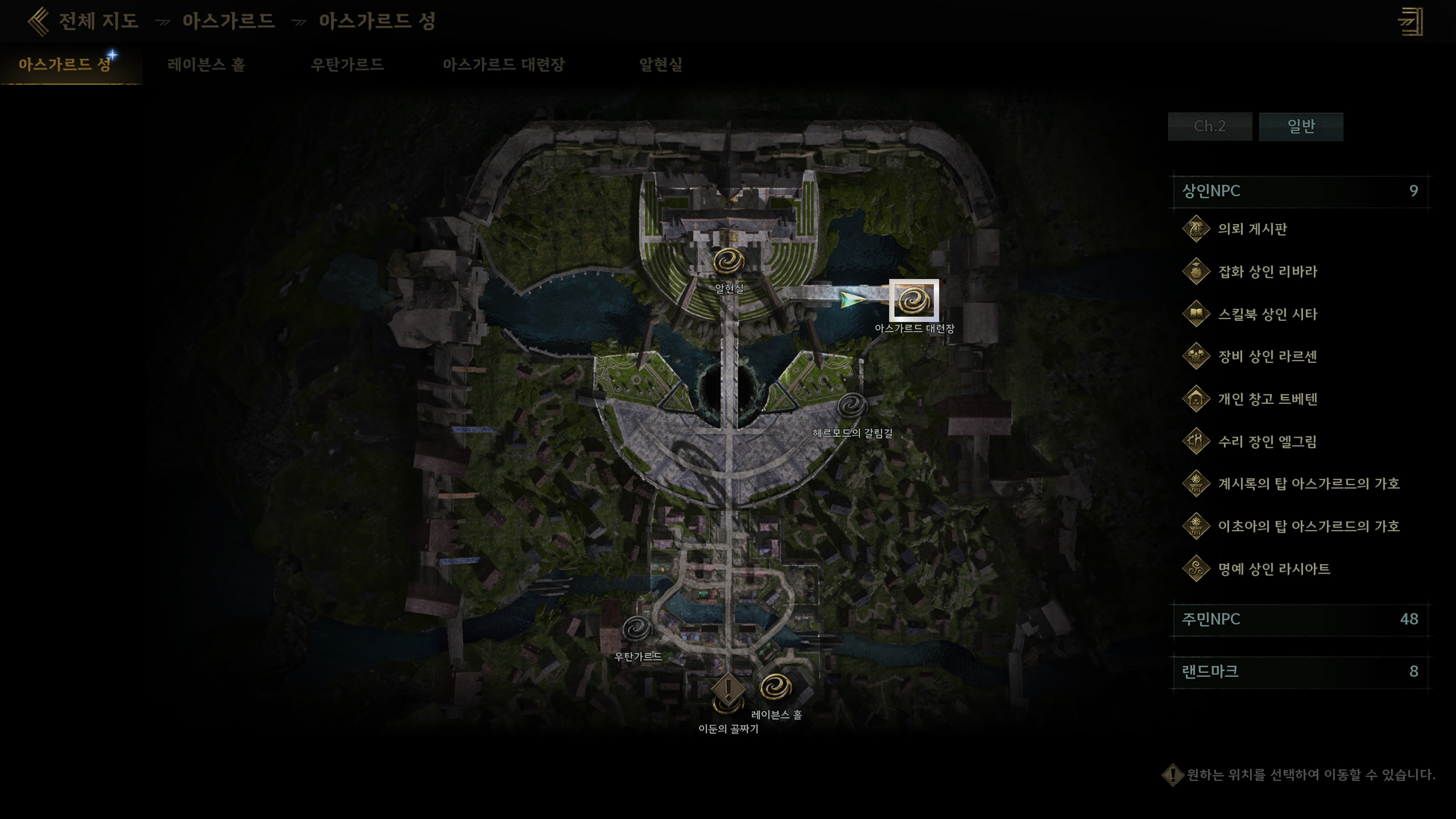The image size is (1456, 819).
Task: Open the 아스가르드 breadcrumb
Action: [228, 22]
